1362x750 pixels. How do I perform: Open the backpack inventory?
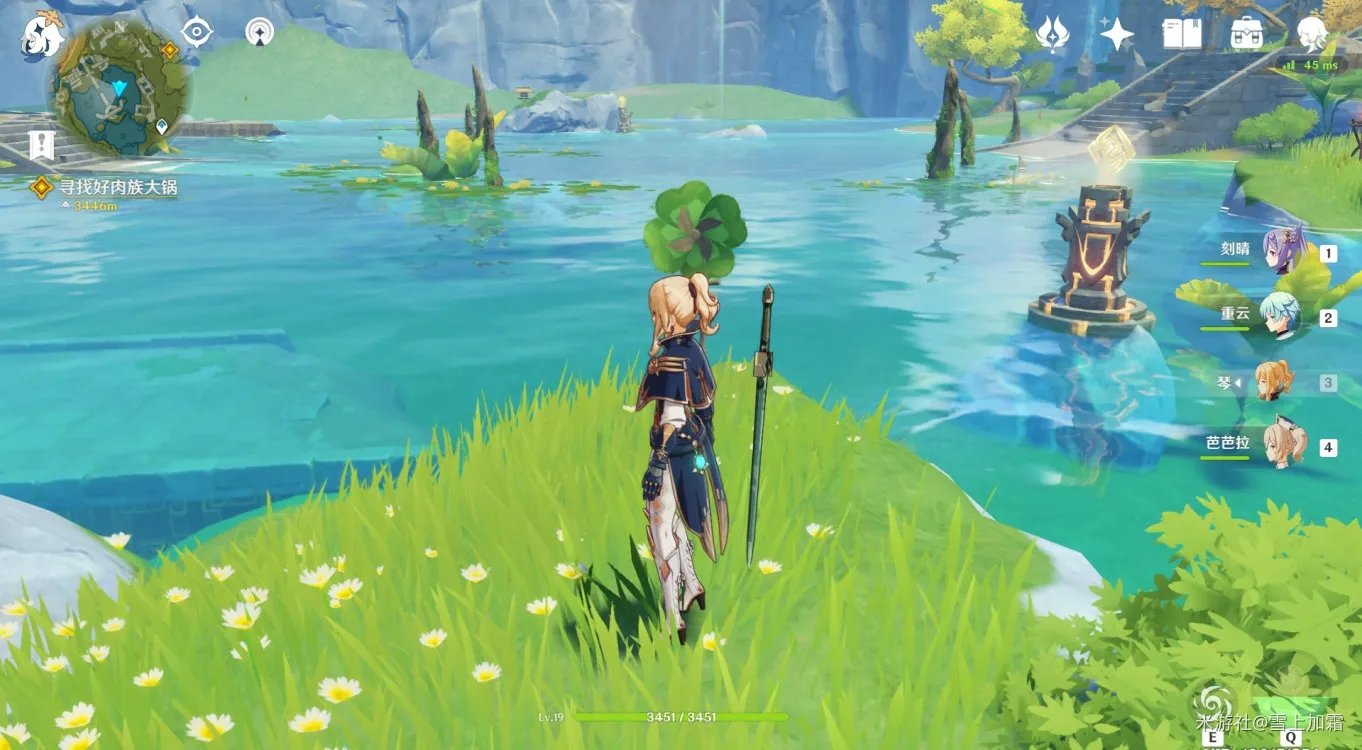[1246, 34]
